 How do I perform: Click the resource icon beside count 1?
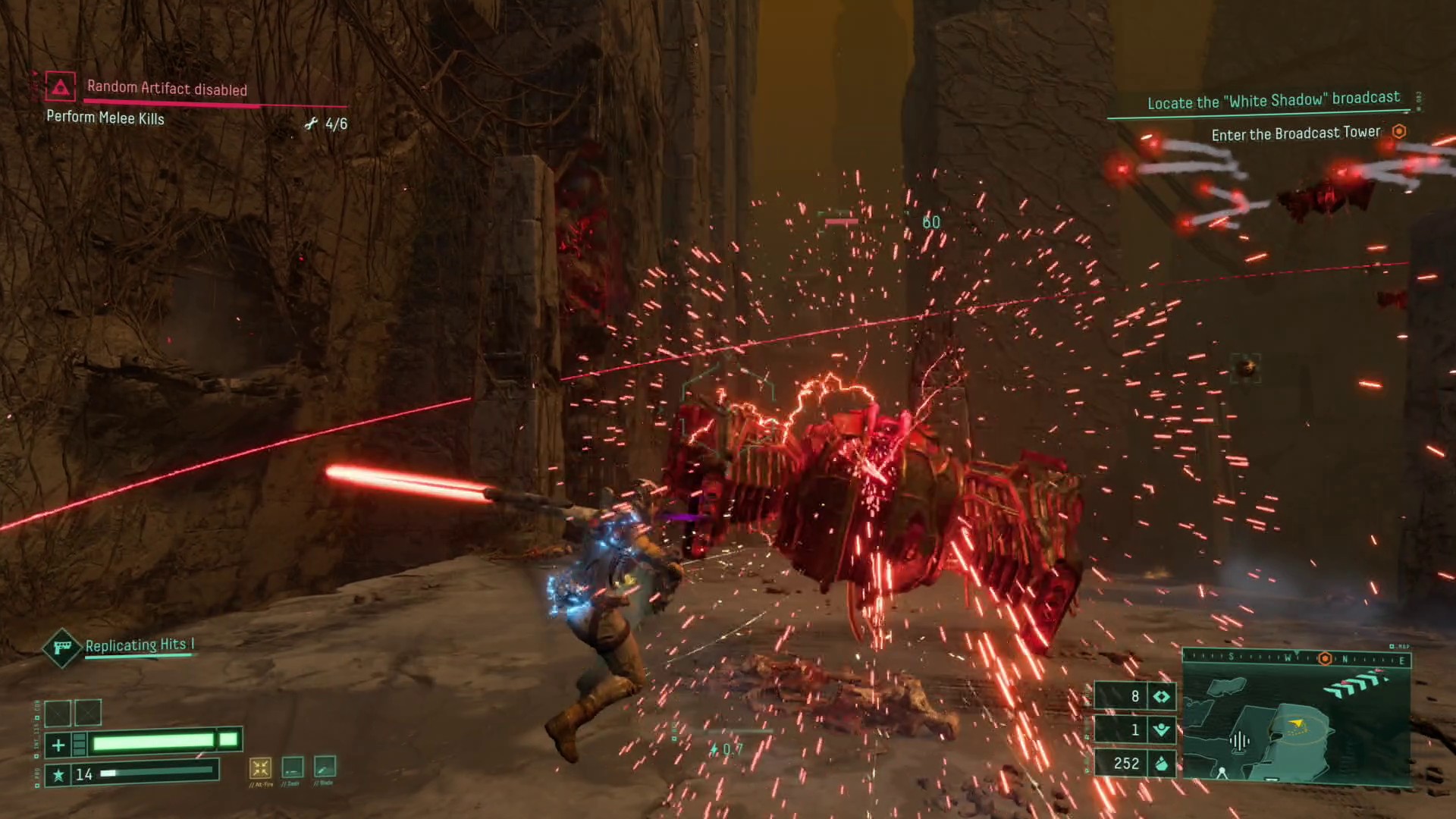(1161, 730)
